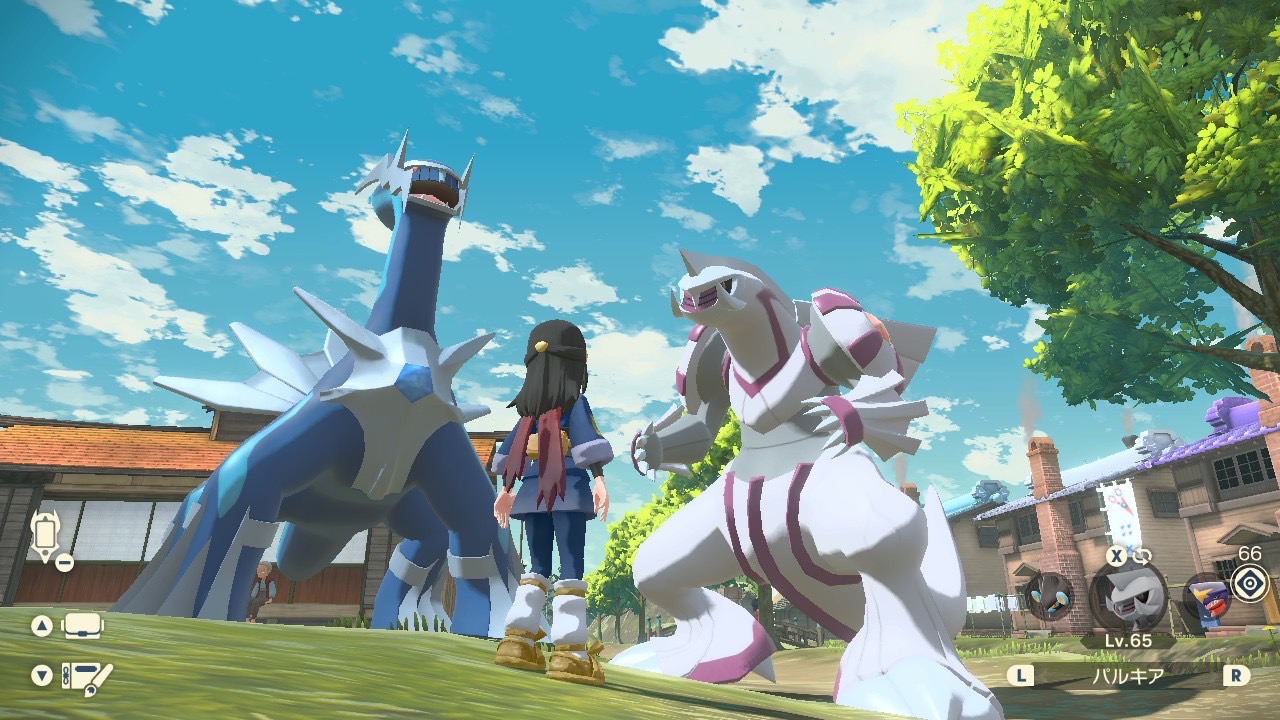Choose the Garchomp party portrait
This screenshot has height=720, width=1280.
pos(1205,601)
